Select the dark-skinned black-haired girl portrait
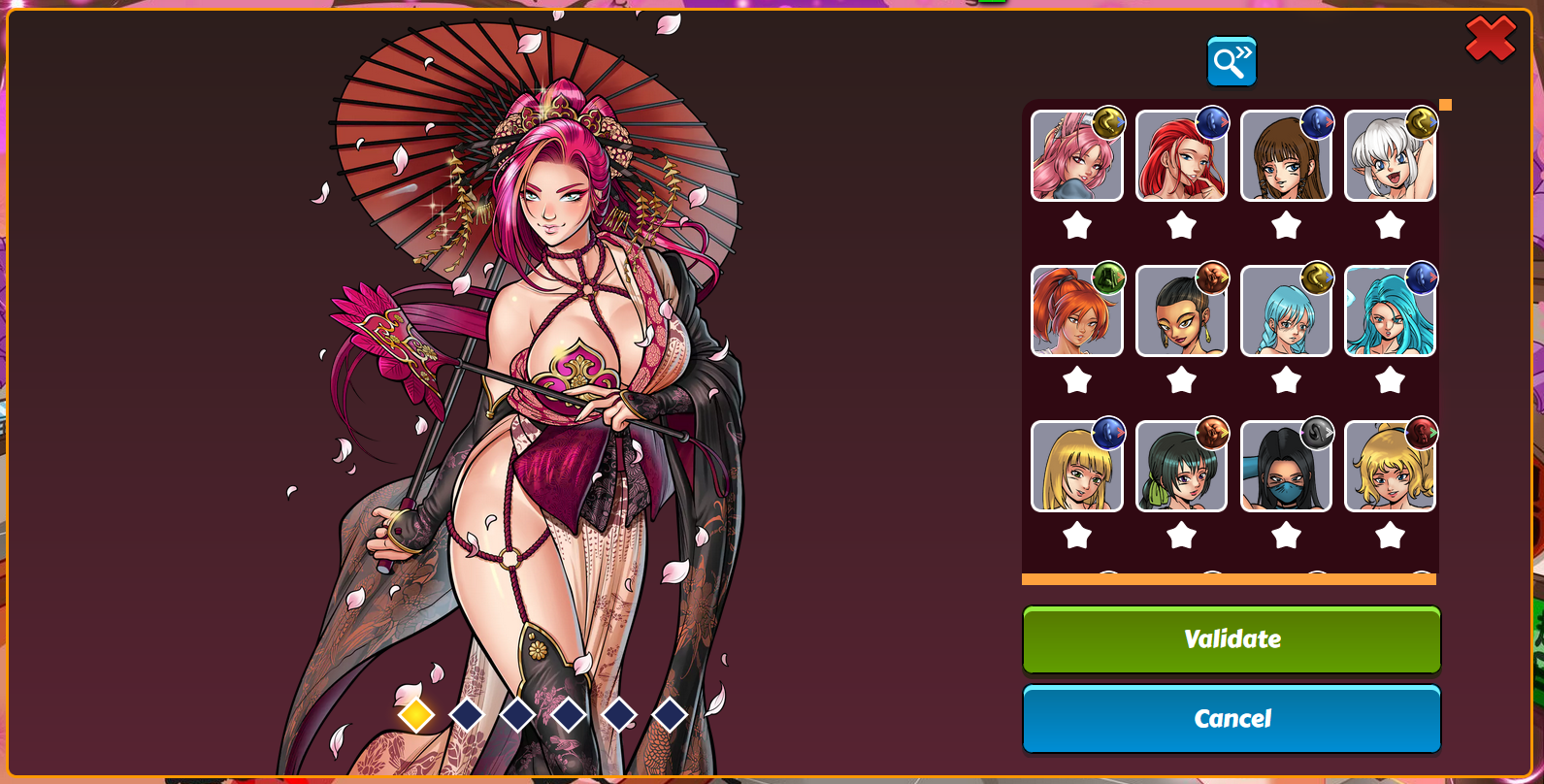 [x=1181, y=312]
